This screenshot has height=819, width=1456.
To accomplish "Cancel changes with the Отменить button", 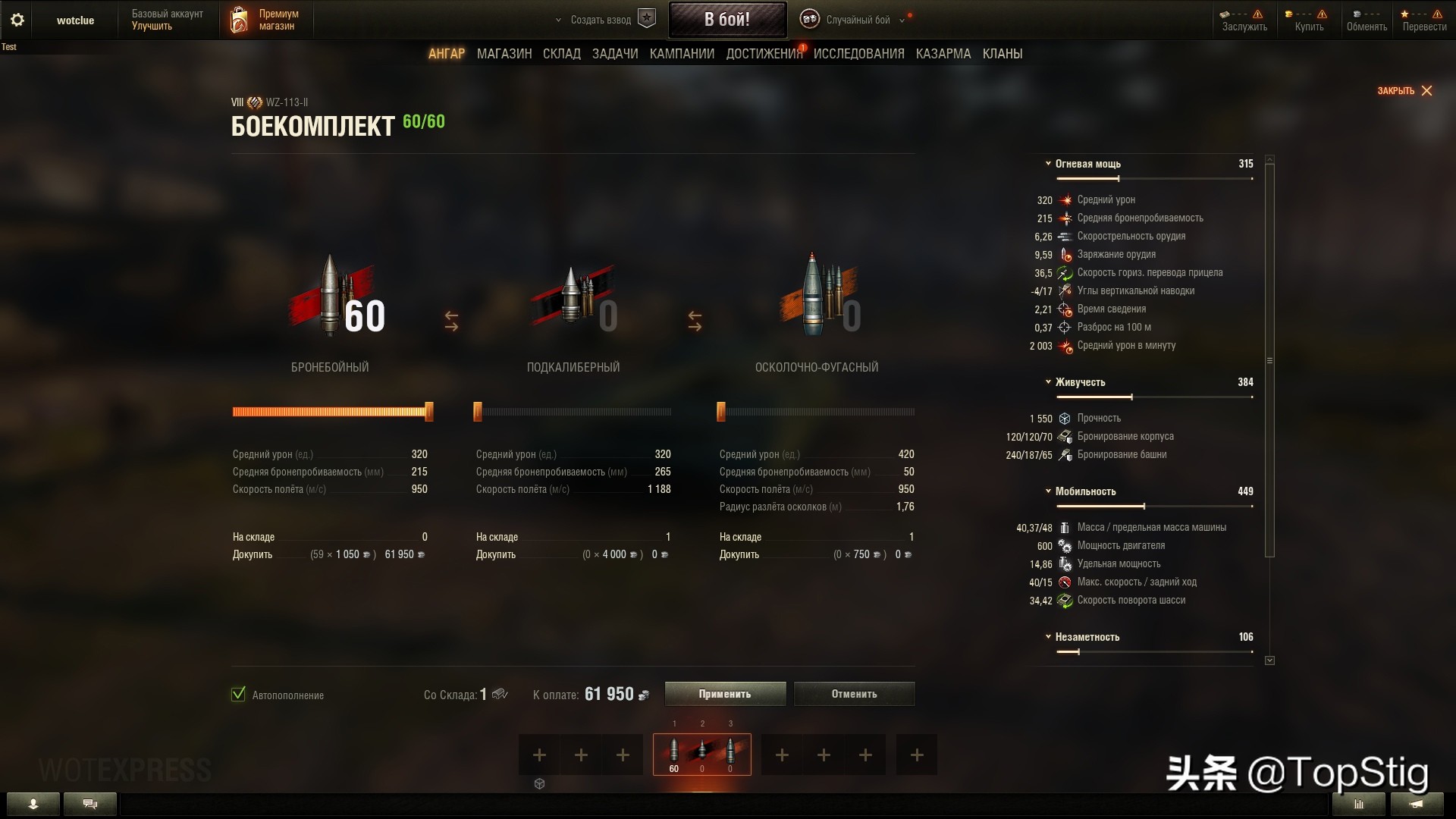I will click(854, 694).
